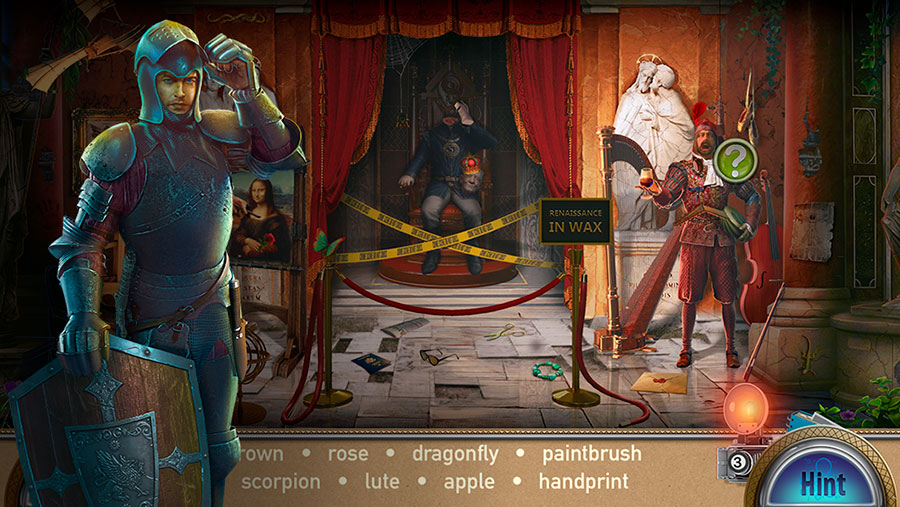
Task: Pick "scorpion" from the word list
Action: tap(280, 481)
